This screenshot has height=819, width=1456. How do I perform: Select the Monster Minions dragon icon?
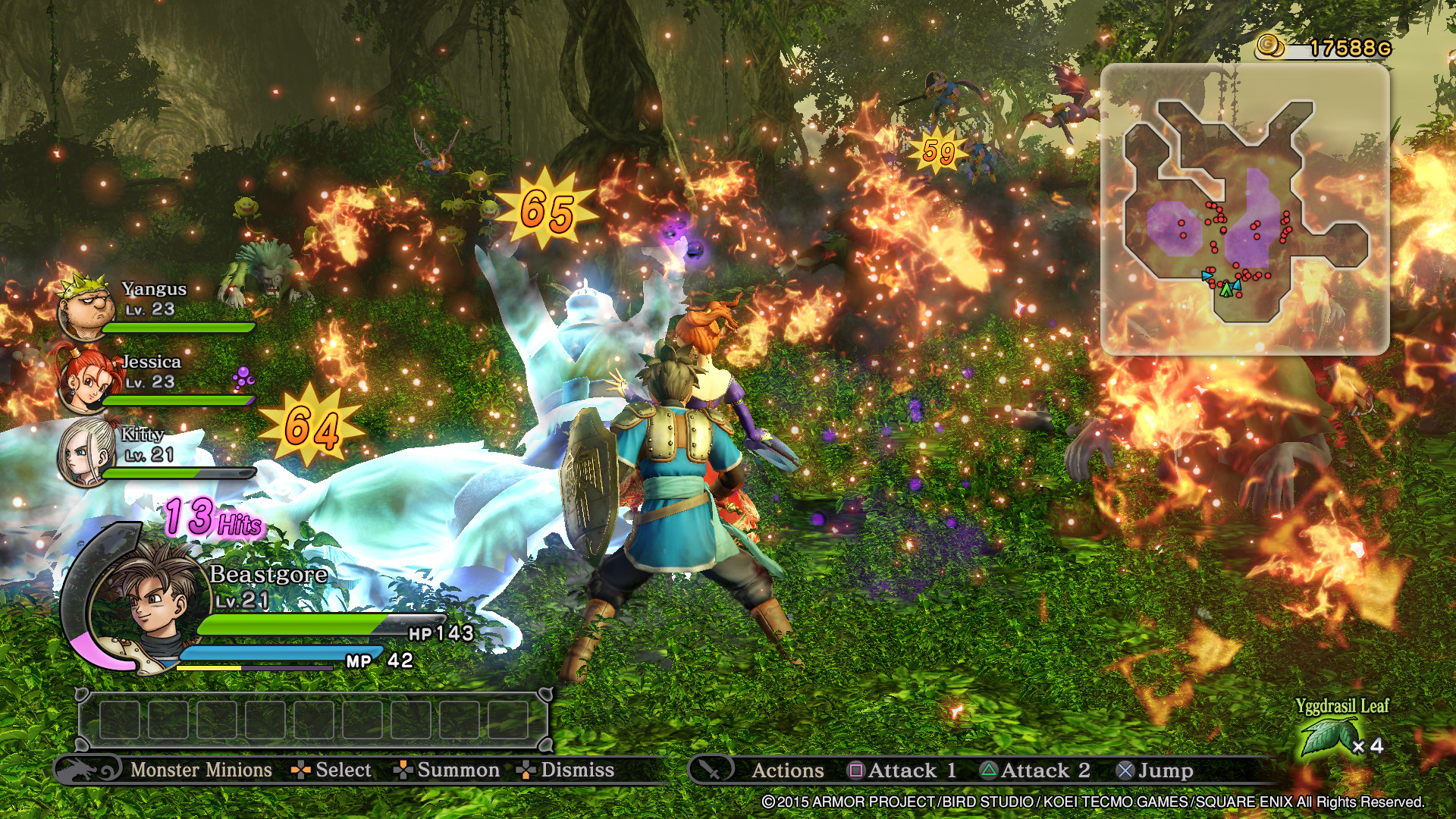(87, 770)
